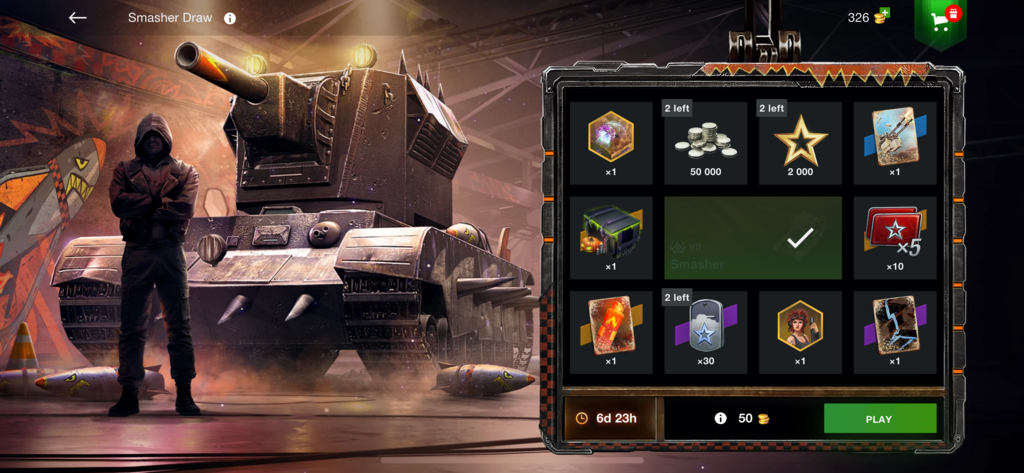The image size is (1024, 473).
Task: Inspect the claimed Smasher tank tile
Action: [755, 238]
